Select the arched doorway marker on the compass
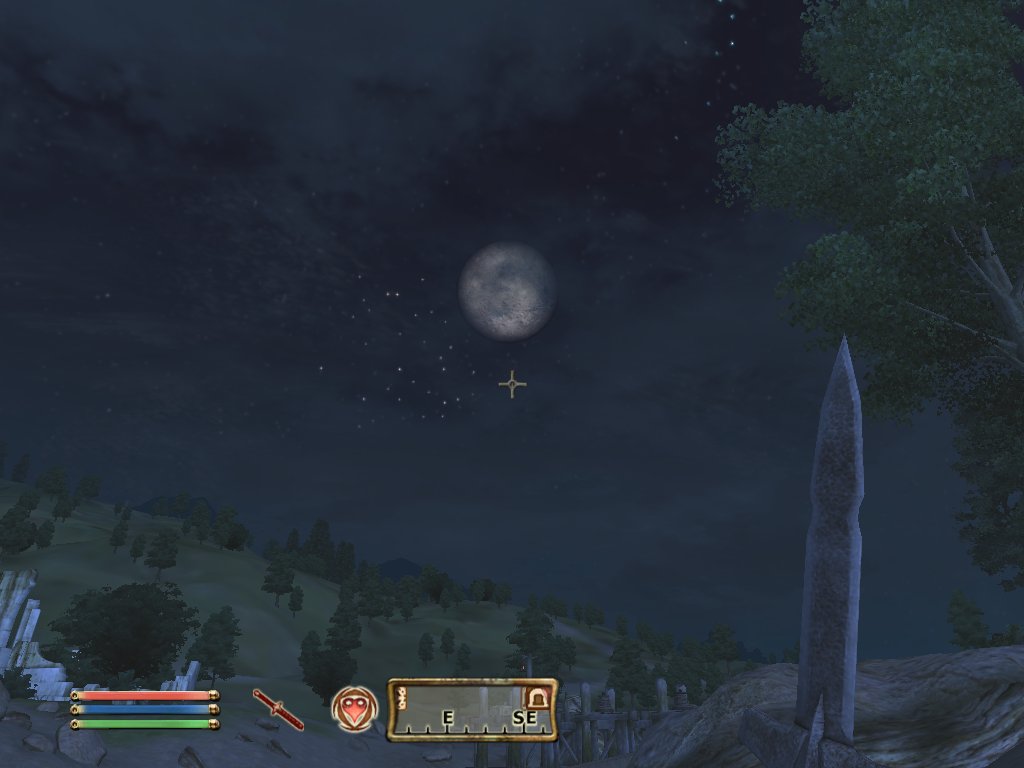This screenshot has height=768, width=1024. coord(538,697)
